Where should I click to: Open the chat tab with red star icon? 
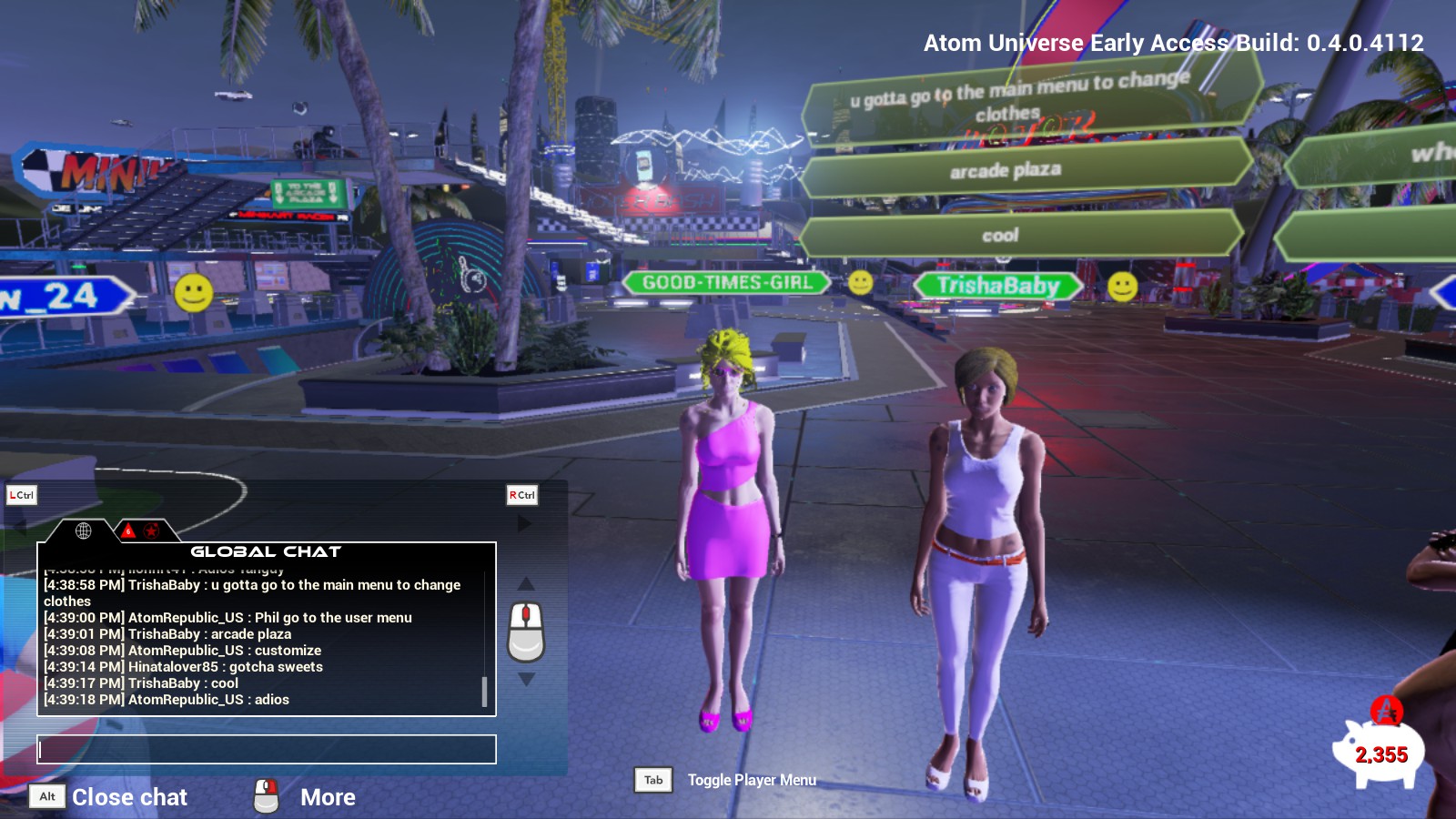click(151, 531)
